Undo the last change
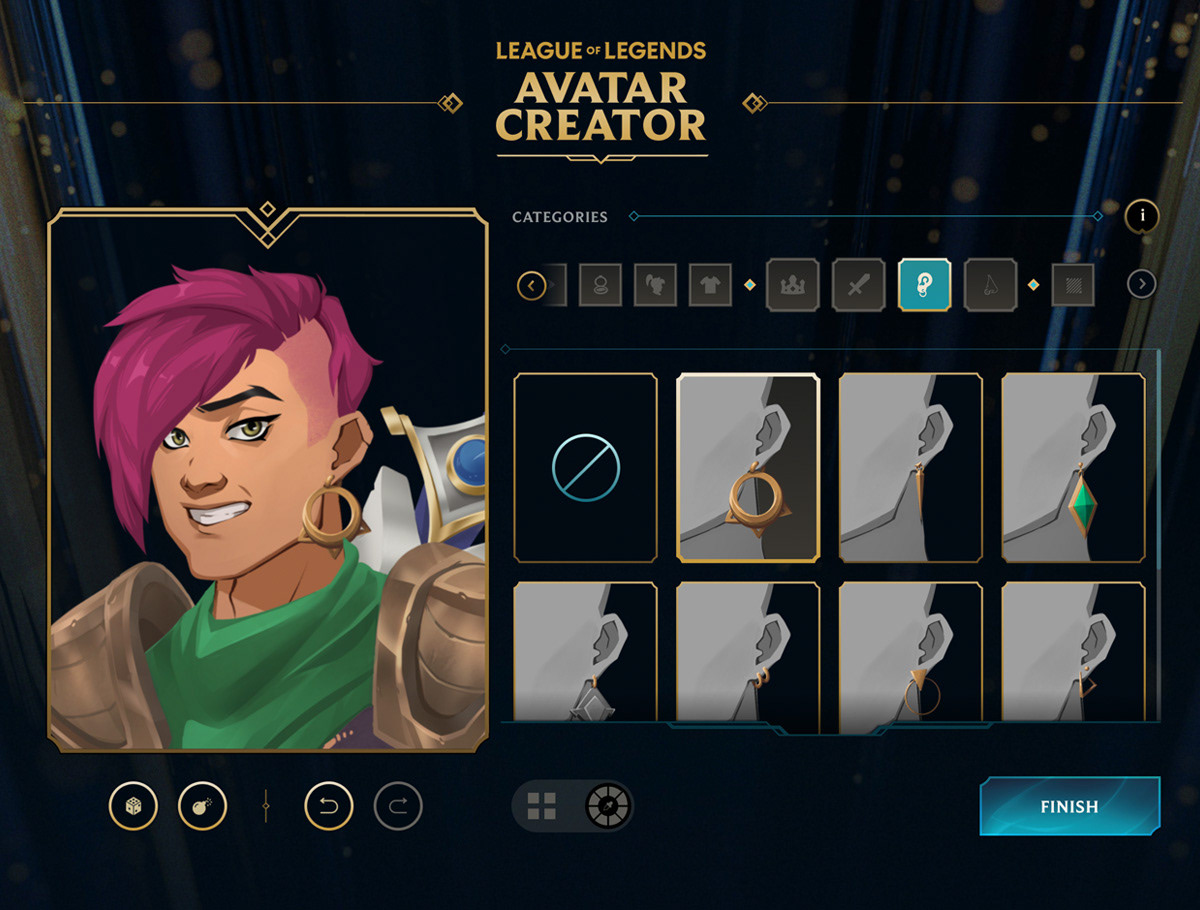 tap(329, 806)
